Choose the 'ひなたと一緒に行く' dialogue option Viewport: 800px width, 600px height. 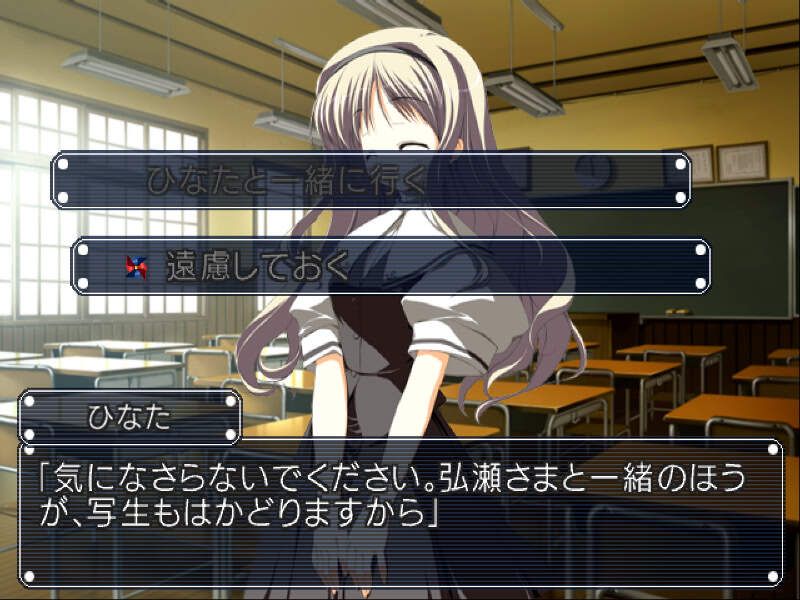pos(370,180)
